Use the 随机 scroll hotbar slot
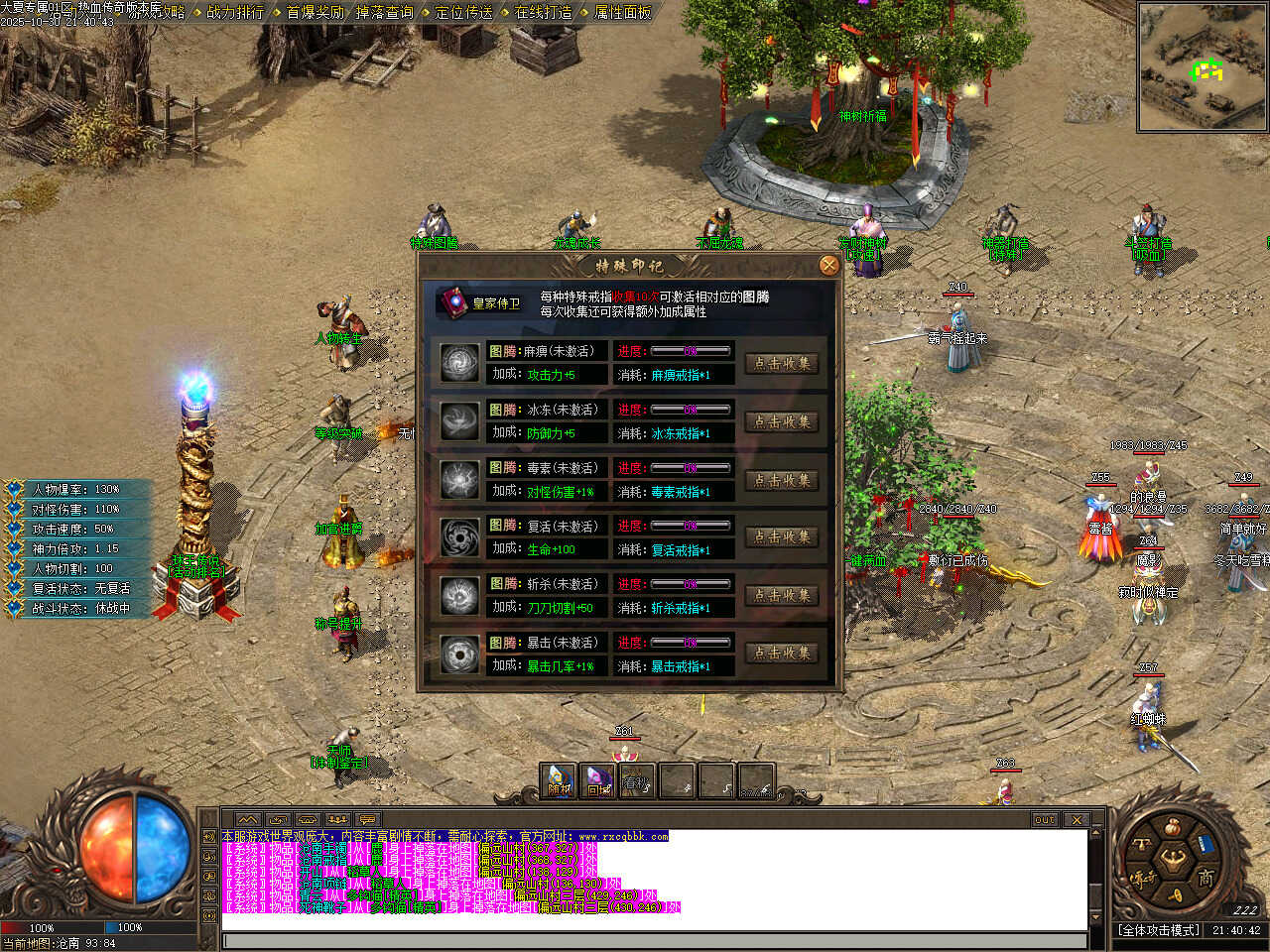1270x952 pixels. point(560,781)
